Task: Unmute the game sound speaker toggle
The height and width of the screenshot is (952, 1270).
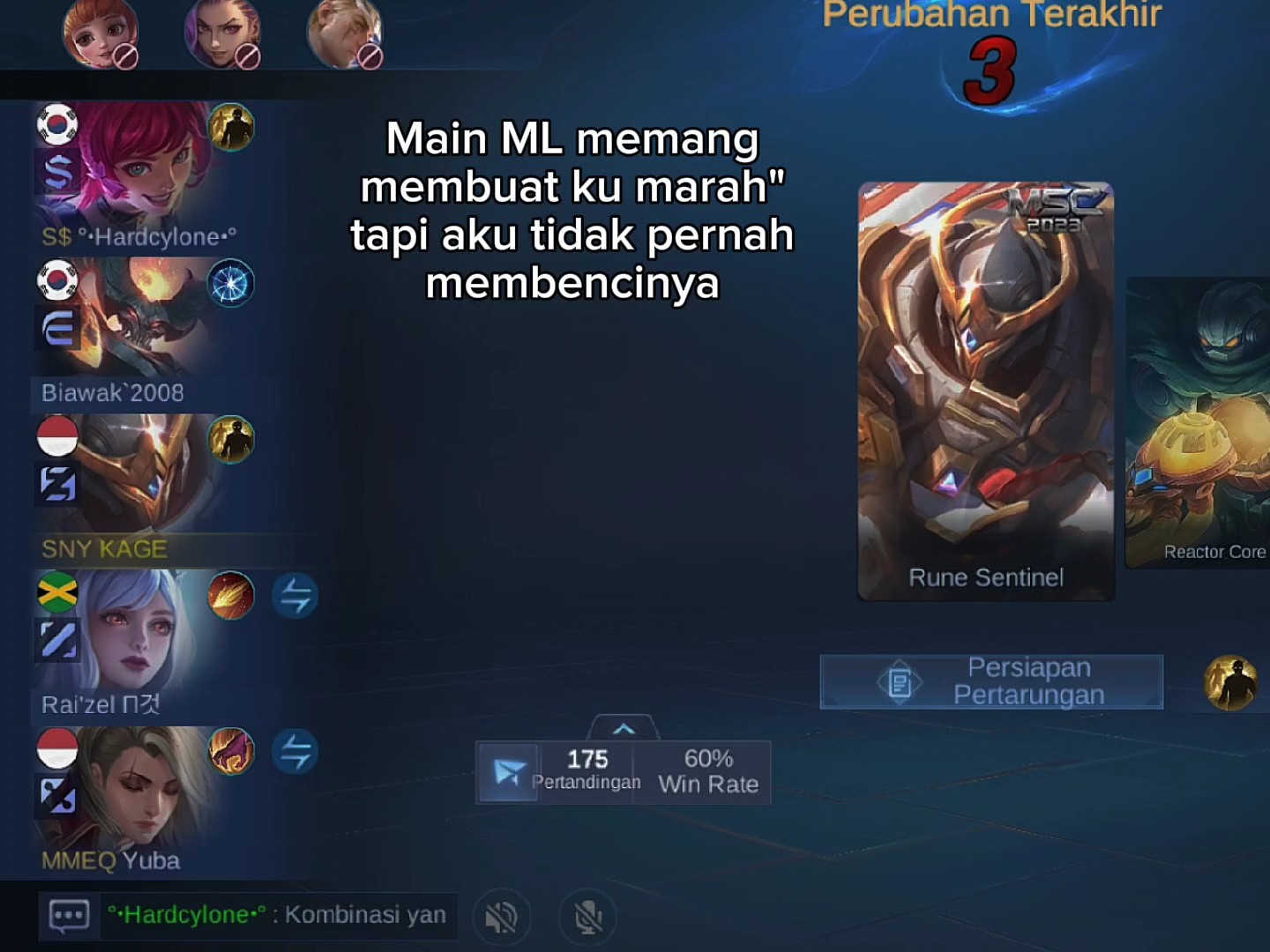Action: [x=501, y=917]
